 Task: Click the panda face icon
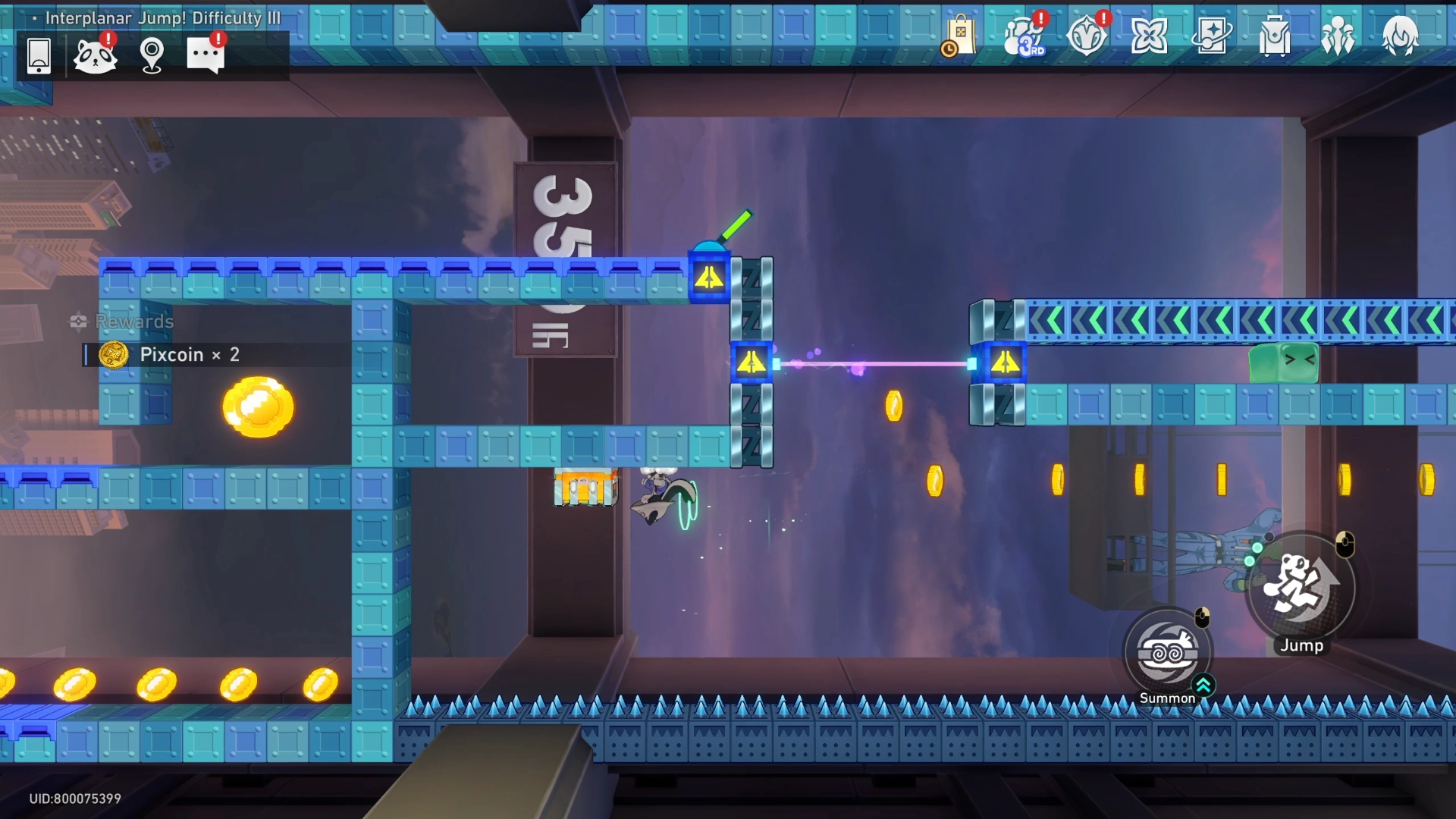(96, 55)
